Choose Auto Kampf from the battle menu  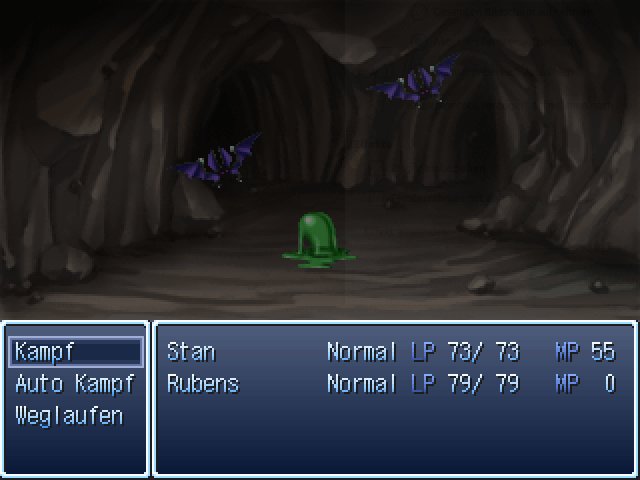point(75,384)
